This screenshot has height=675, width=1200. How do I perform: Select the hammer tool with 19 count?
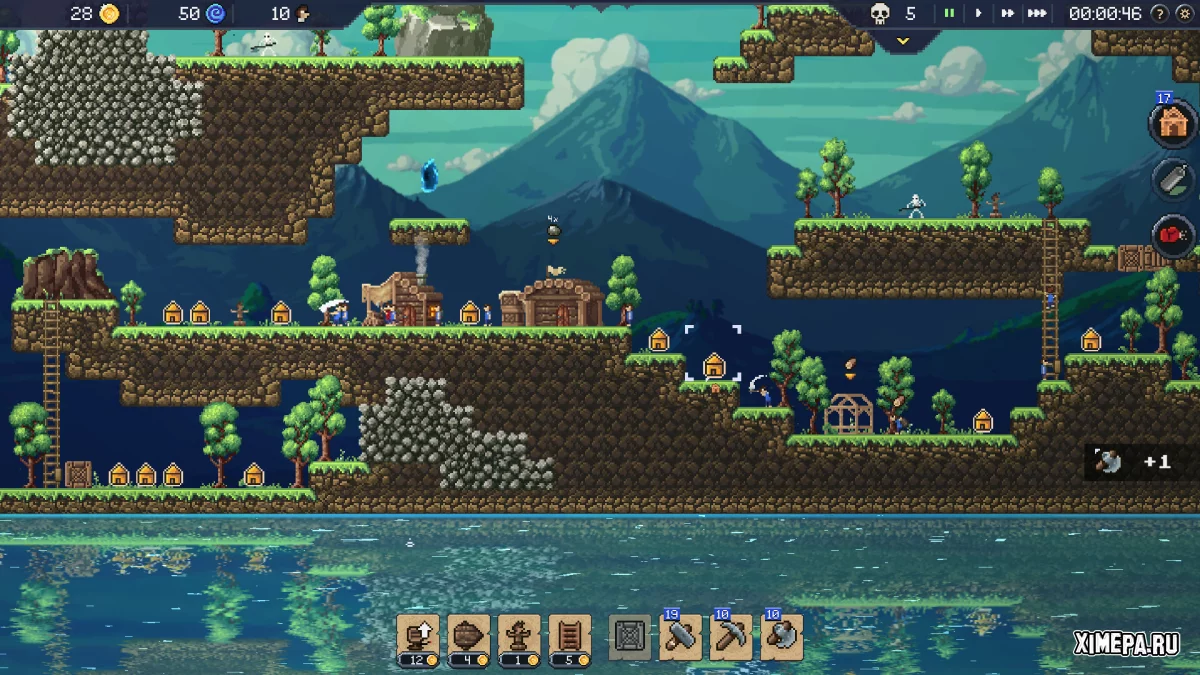click(x=681, y=637)
